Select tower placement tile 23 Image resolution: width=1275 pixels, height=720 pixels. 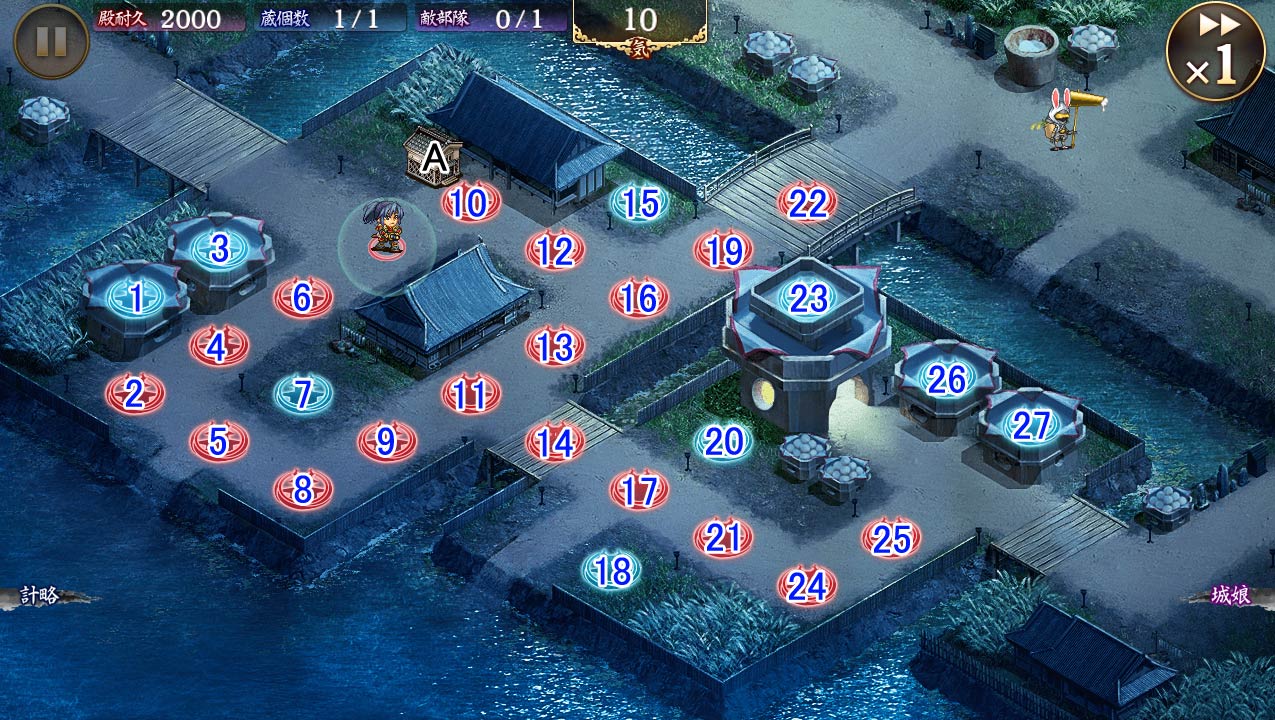[x=807, y=298]
